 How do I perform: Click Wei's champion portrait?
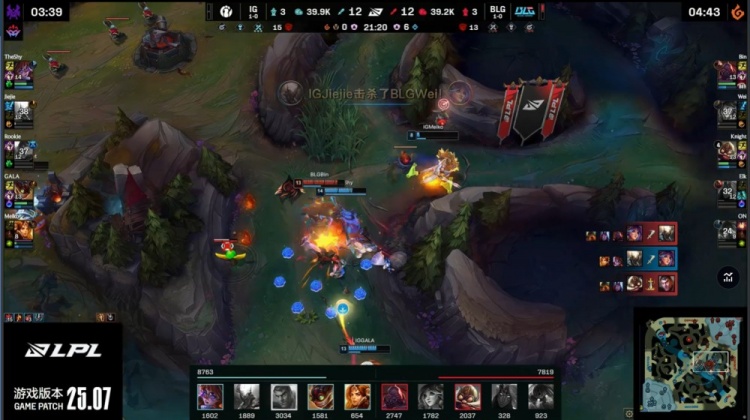point(729,114)
